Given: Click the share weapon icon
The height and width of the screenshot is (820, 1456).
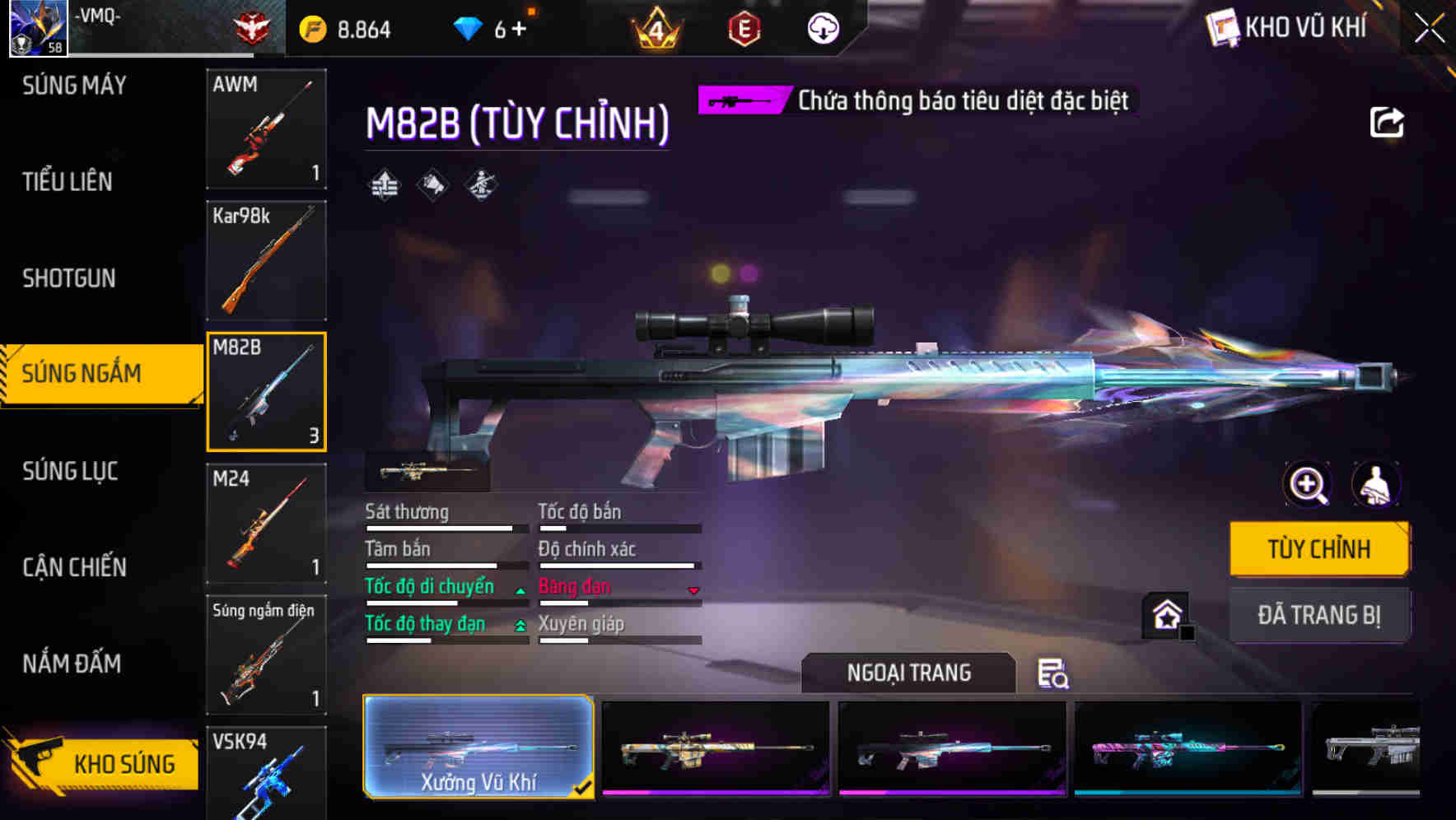Looking at the screenshot, I should [1387, 122].
